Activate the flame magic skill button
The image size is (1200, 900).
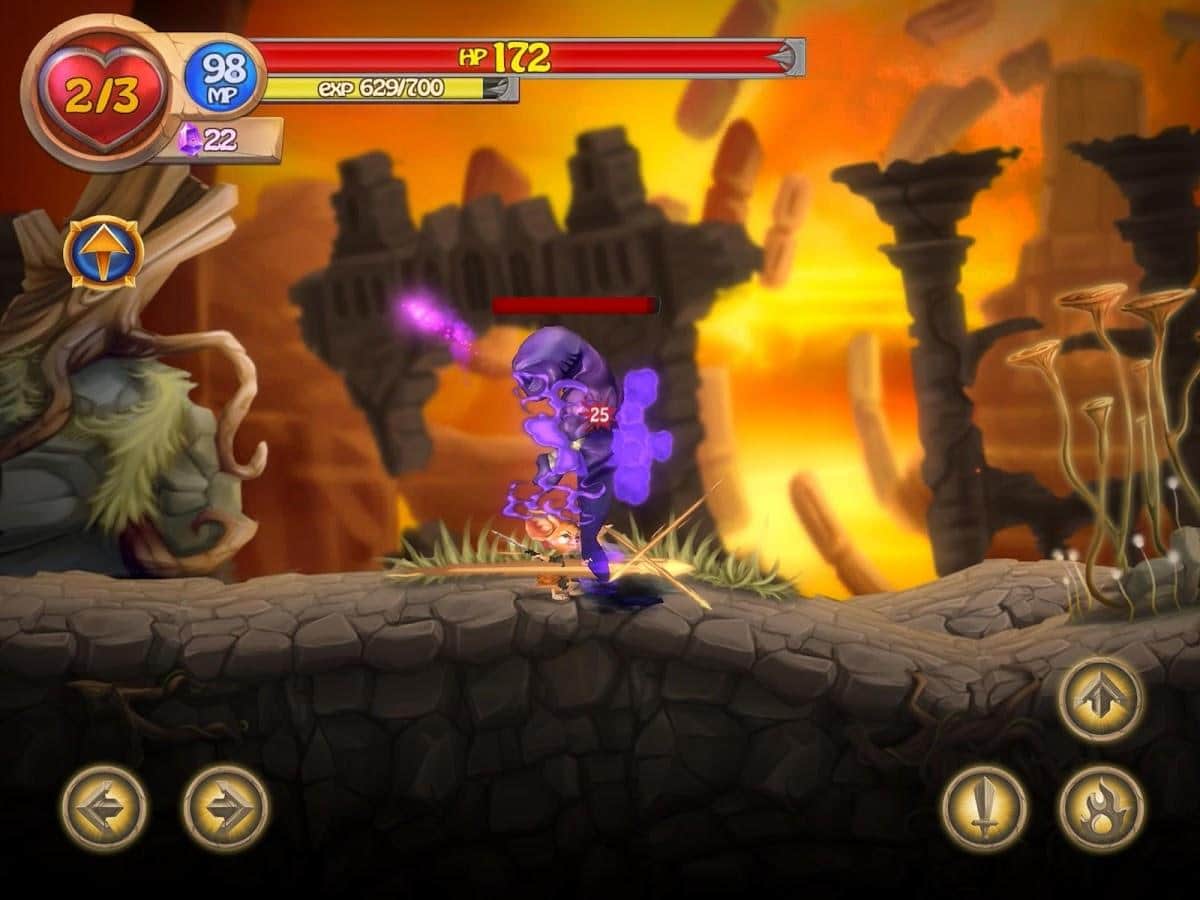point(1102,808)
